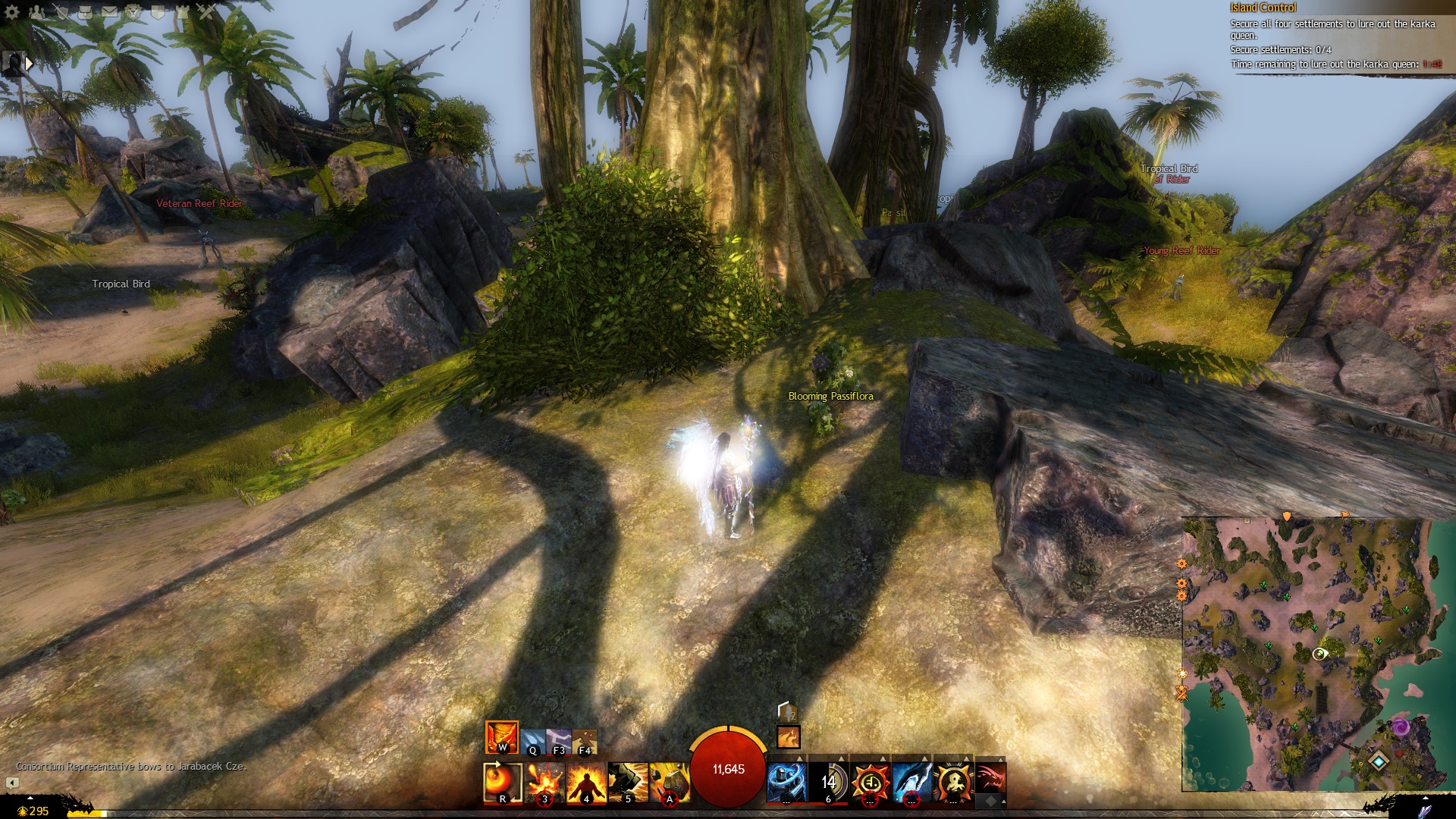
Task: Open the World vs World tower icon
Action: (x=182, y=11)
